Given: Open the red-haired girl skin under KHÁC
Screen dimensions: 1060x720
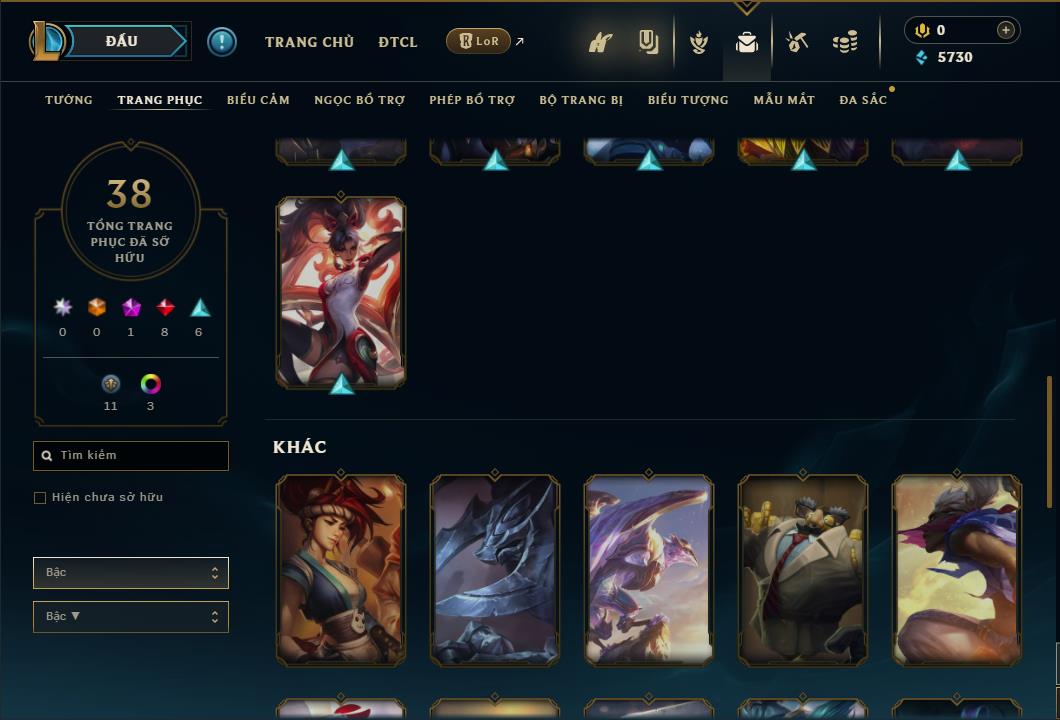Looking at the screenshot, I should pyautogui.click(x=341, y=570).
